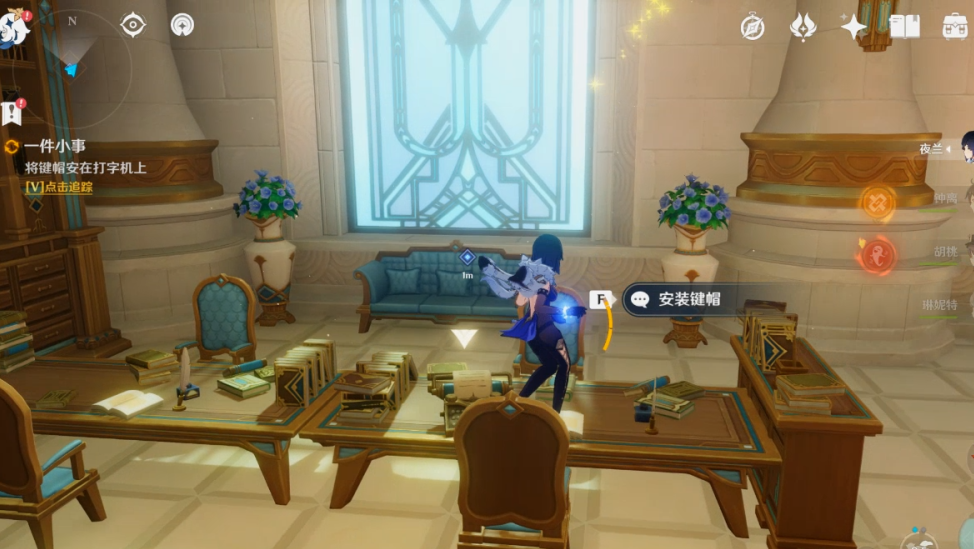This screenshot has height=549, width=974.
Task: Activate the elemental sight eye icon
Action: 133,25
